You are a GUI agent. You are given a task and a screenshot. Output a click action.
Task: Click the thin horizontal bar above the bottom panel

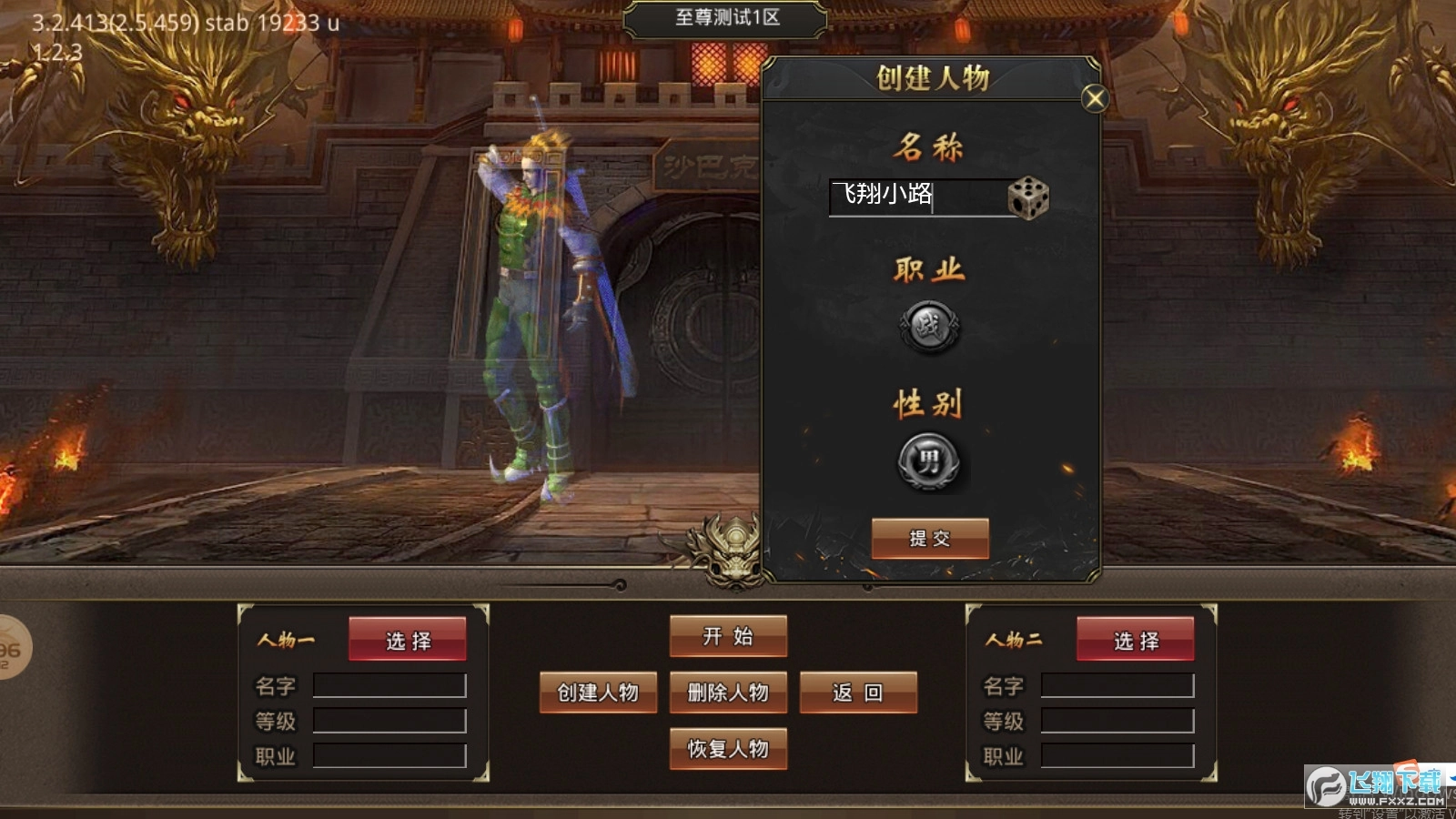(x=364, y=583)
